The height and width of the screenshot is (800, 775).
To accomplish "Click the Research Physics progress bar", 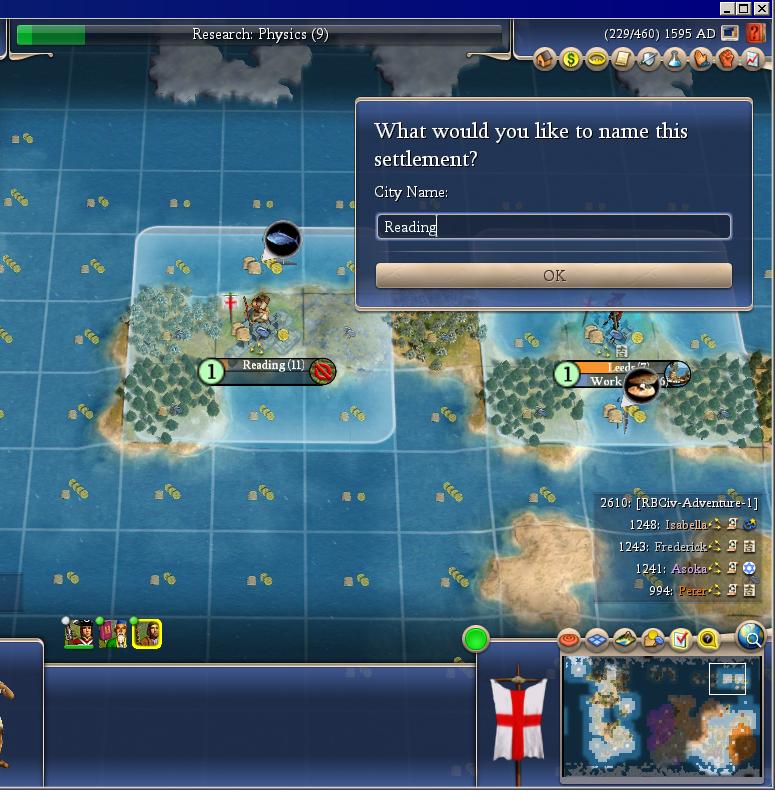I will [260, 35].
